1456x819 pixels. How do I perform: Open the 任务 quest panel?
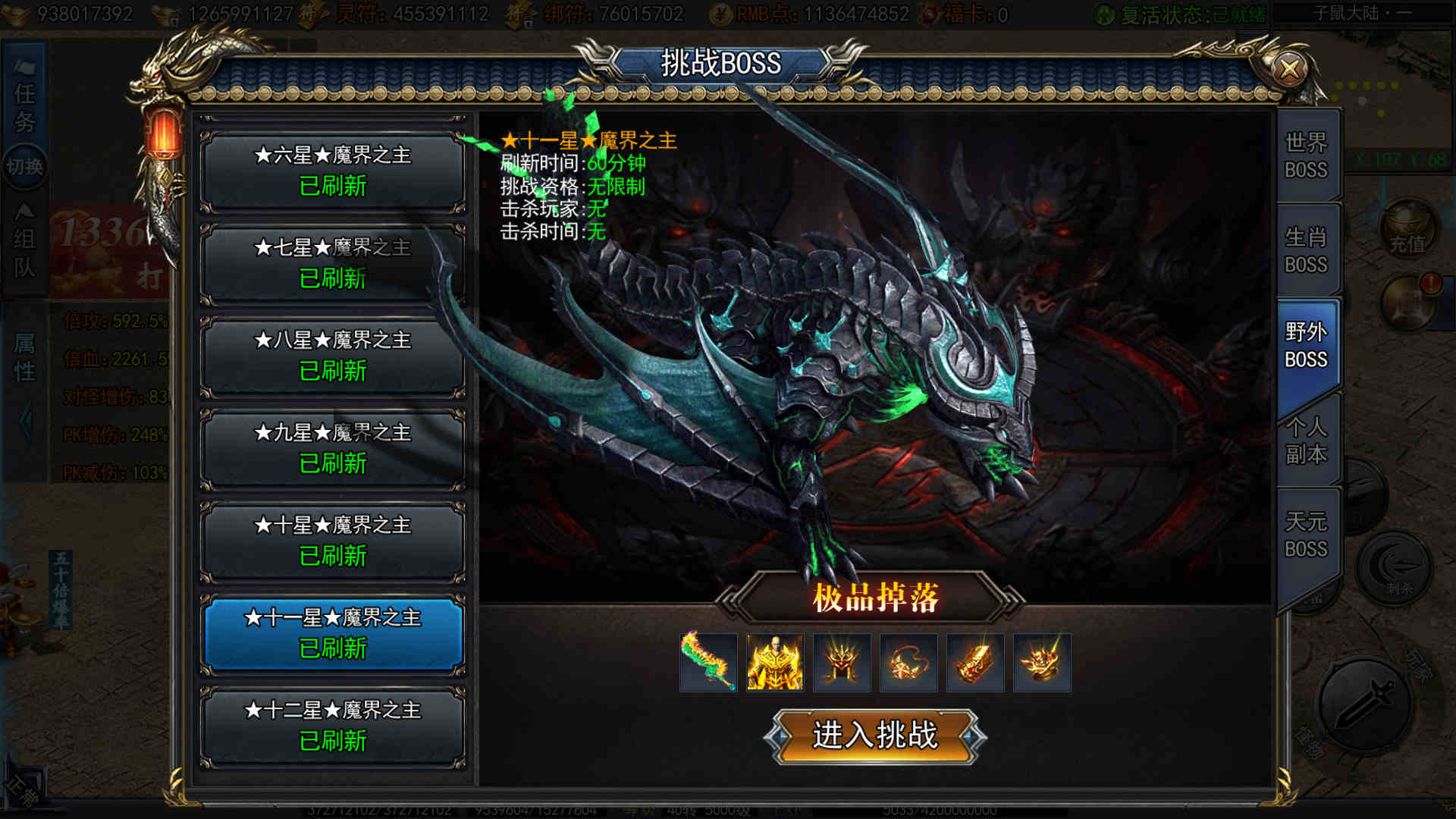click(x=24, y=106)
